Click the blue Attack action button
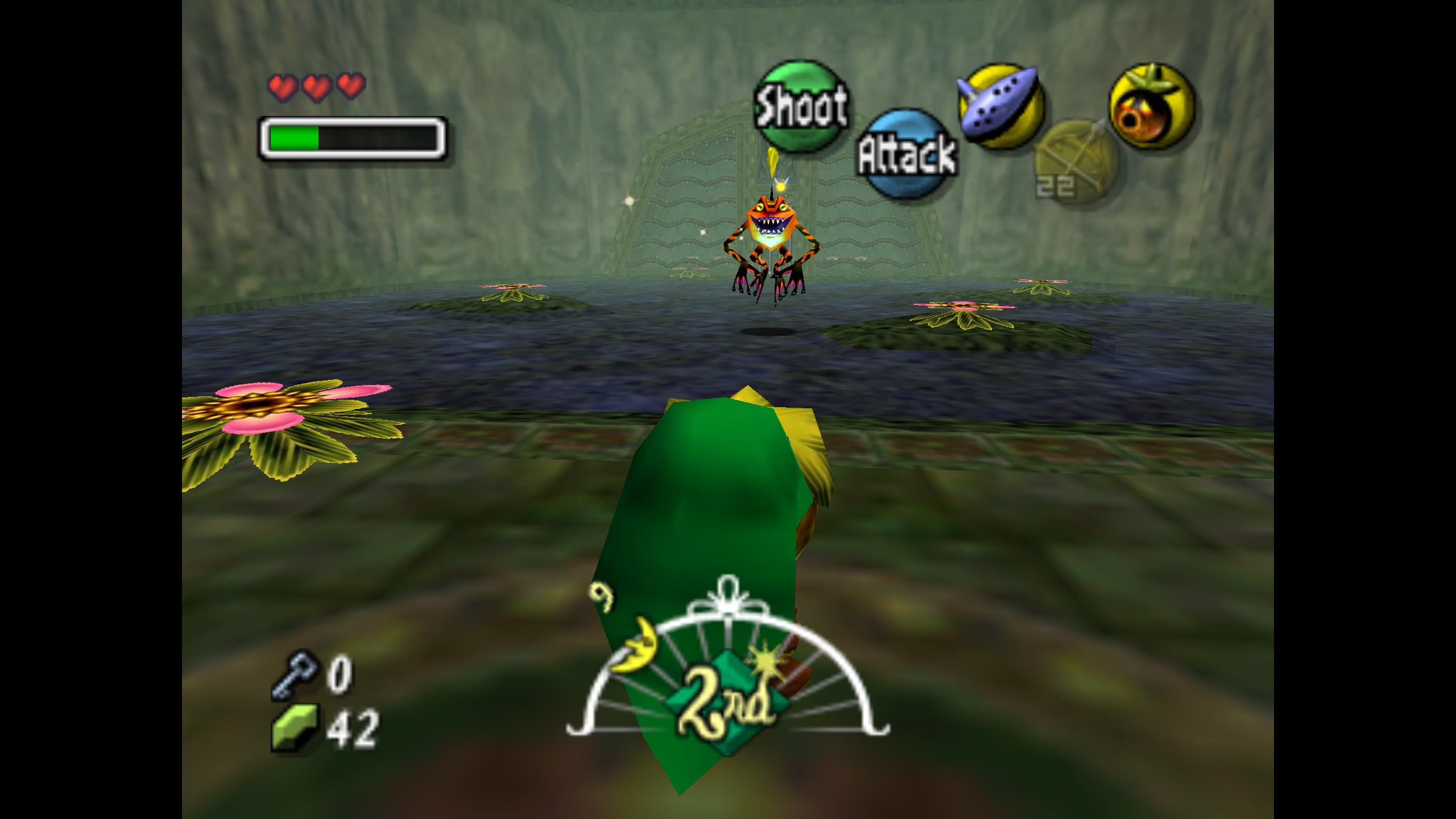The image size is (1456, 819). click(906, 154)
